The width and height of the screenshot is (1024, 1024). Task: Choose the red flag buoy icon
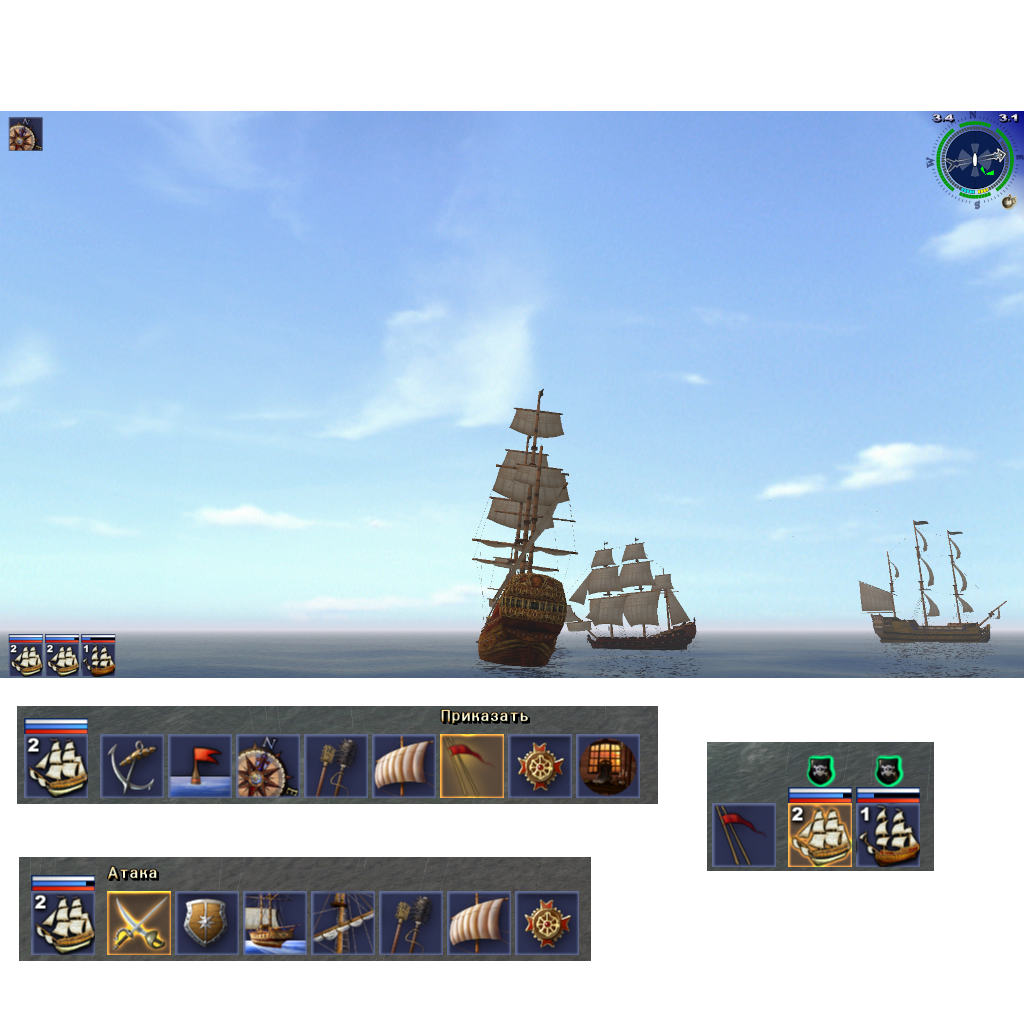click(x=200, y=767)
